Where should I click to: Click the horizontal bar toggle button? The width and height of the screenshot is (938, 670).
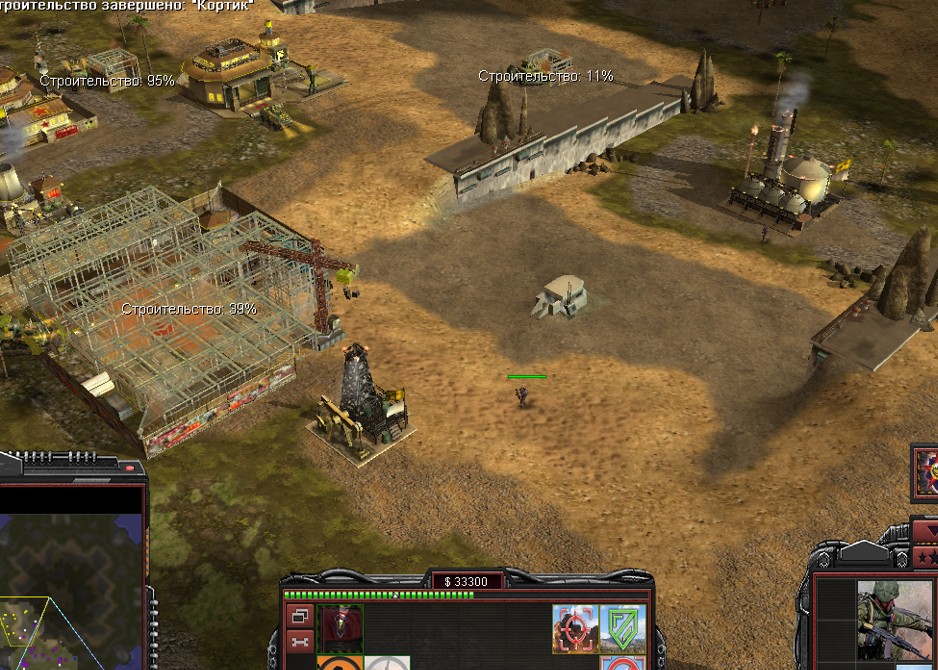coord(300,641)
